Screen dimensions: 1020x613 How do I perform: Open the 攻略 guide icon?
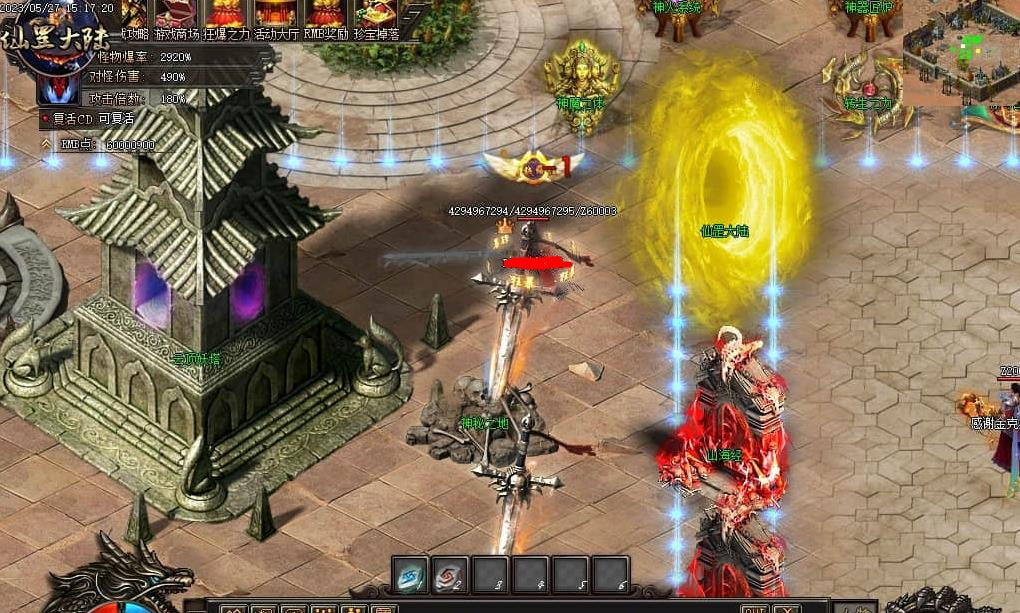[133, 15]
